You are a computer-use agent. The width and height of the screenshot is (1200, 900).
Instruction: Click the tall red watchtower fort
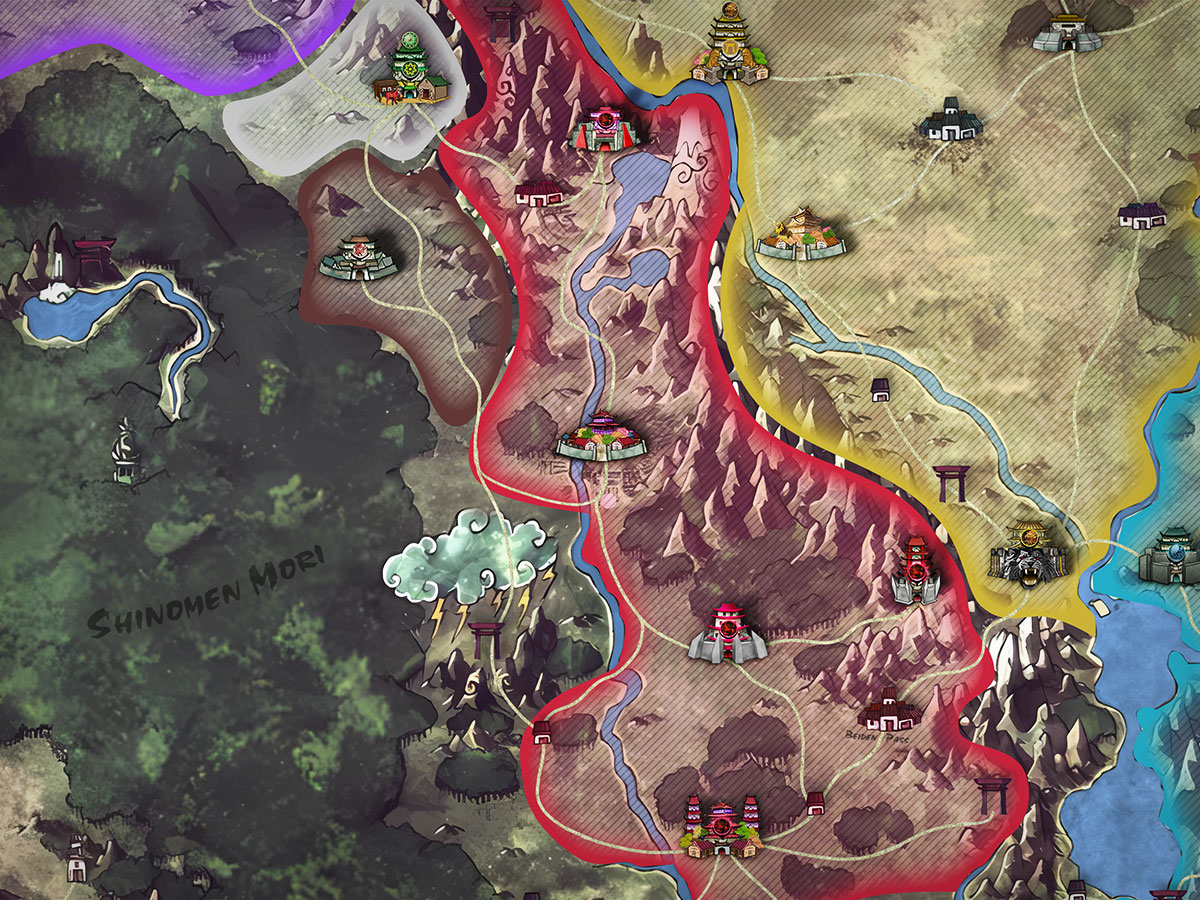tap(916, 570)
